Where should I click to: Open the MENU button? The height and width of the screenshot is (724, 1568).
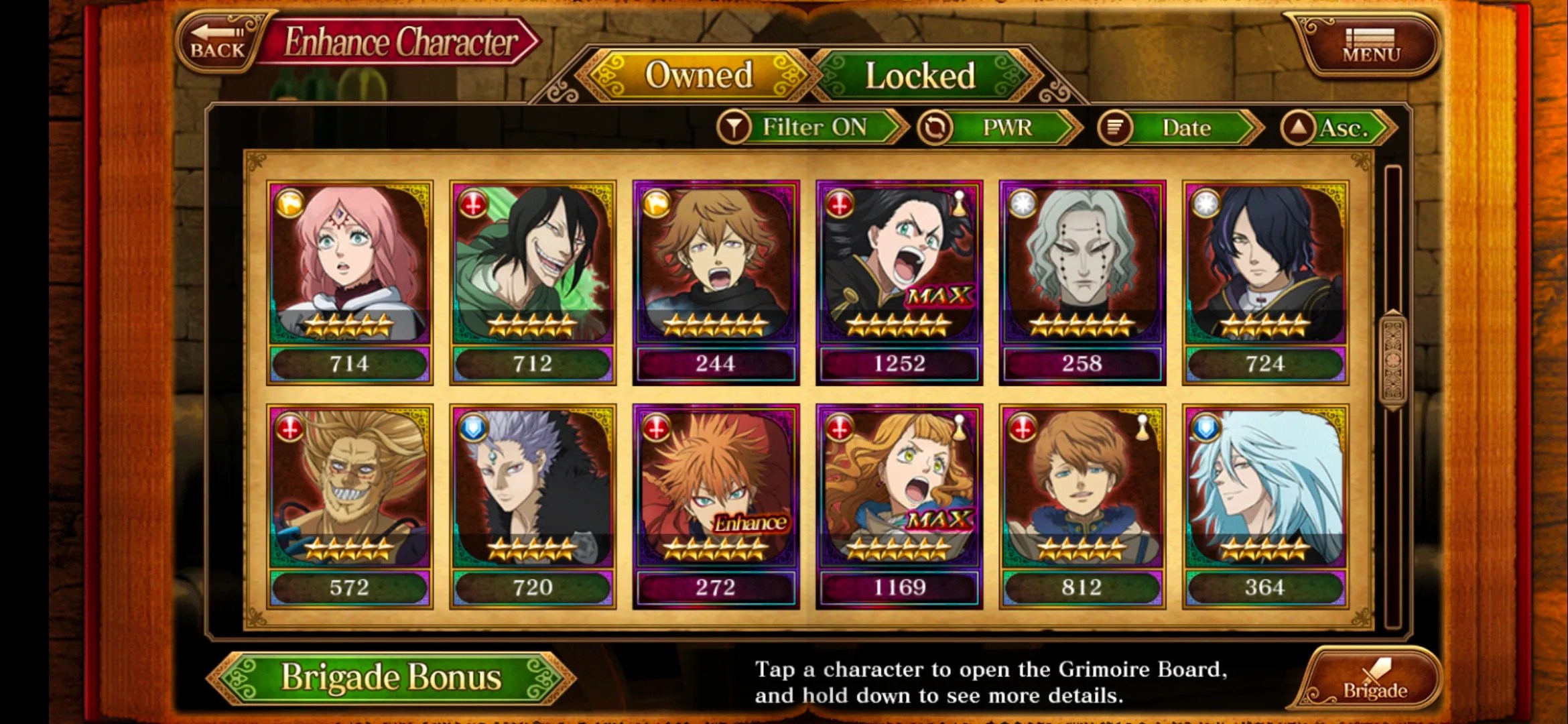tap(1370, 46)
